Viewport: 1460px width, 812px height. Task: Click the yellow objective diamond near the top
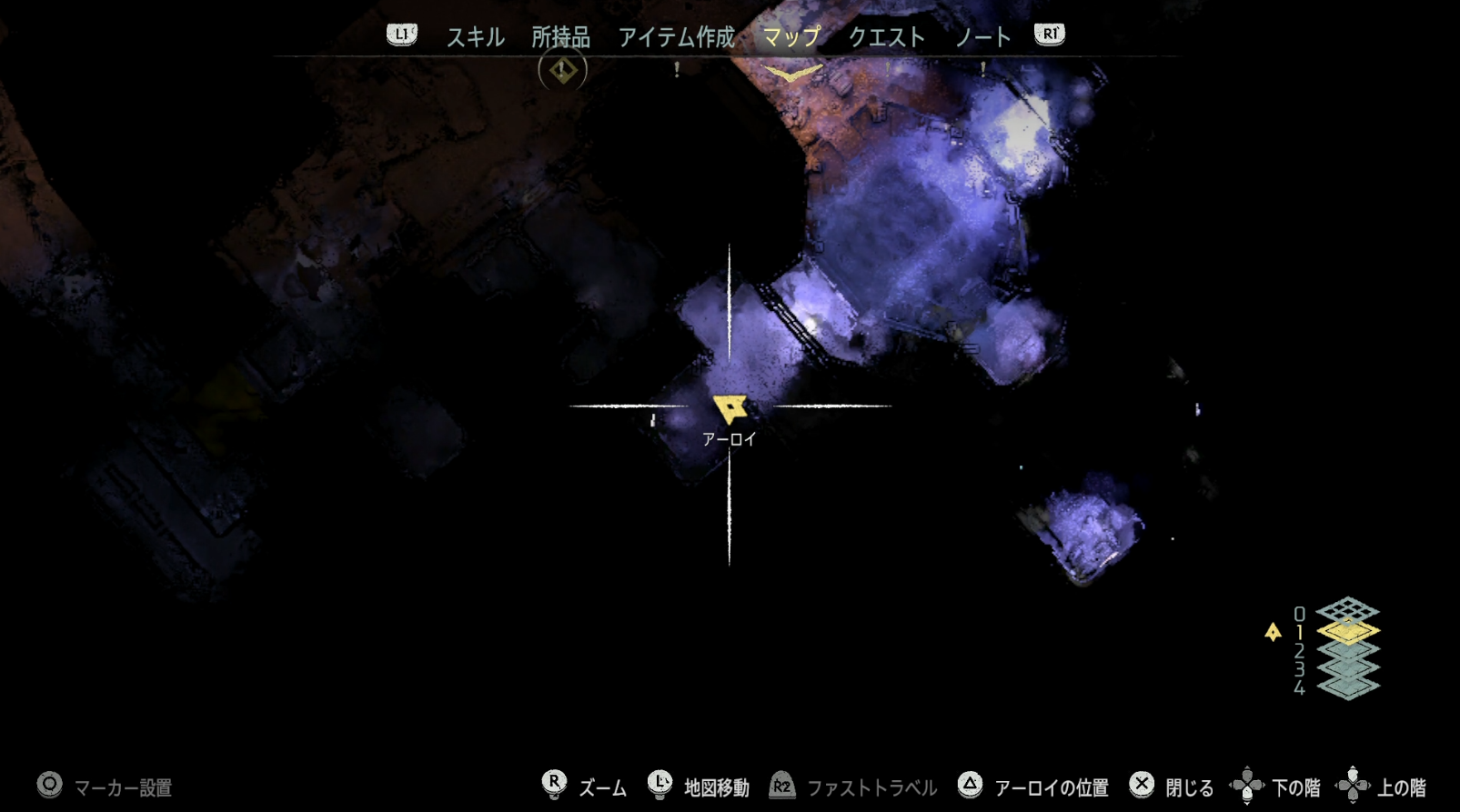click(x=562, y=69)
